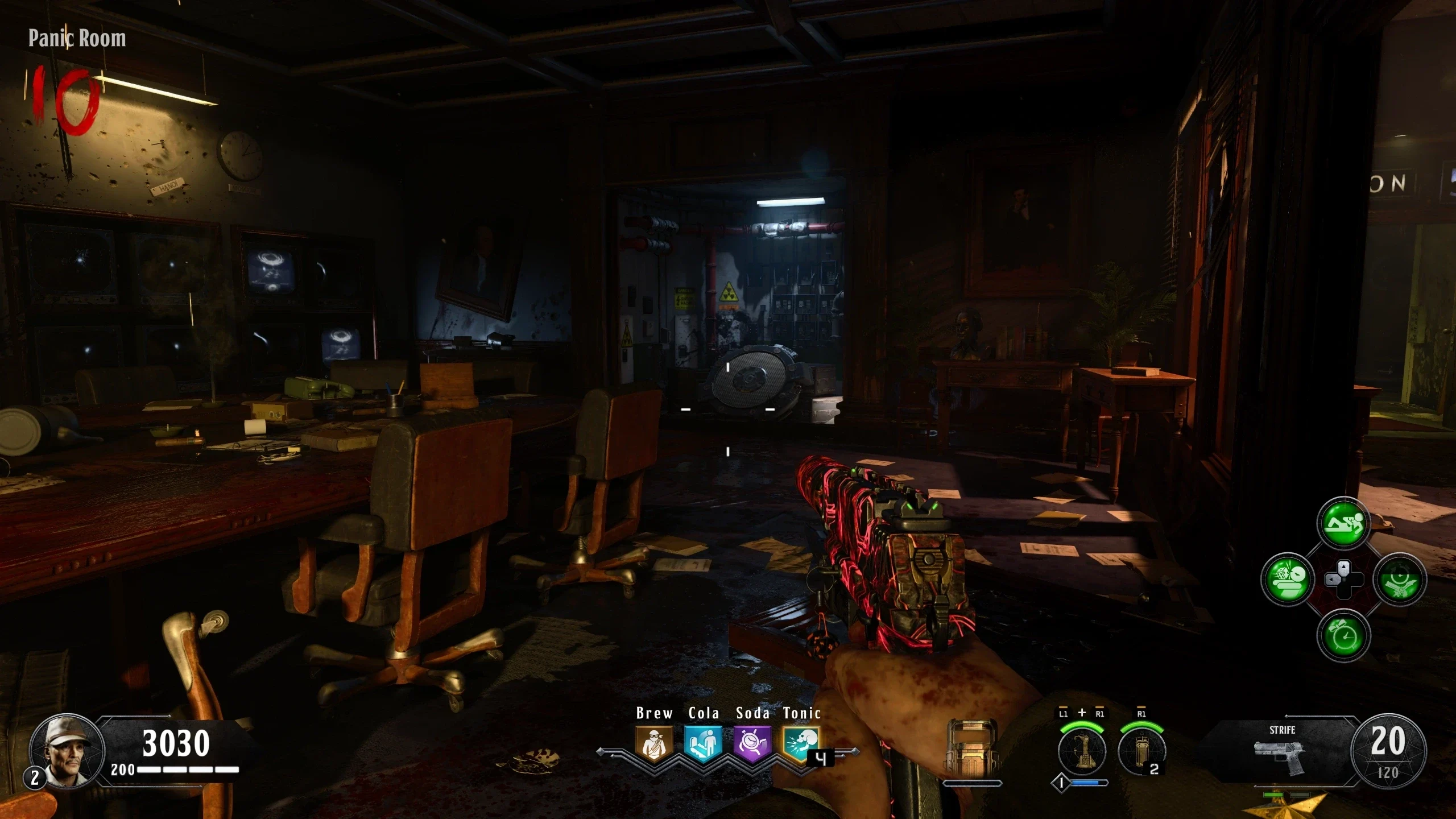Activate the bottom elixir with the alarm clock icon

pyautogui.click(x=1343, y=635)
